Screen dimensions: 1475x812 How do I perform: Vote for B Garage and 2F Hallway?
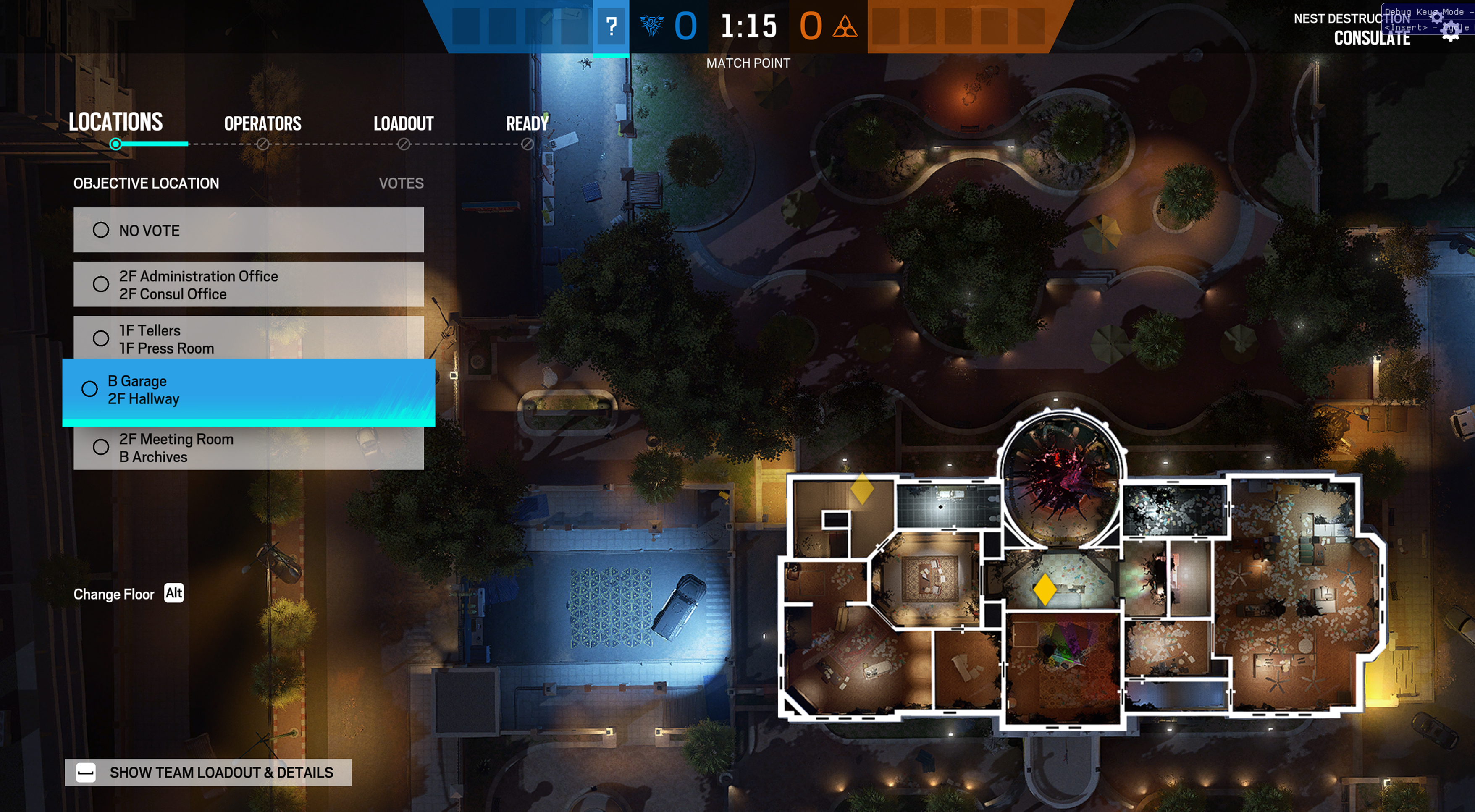click(x=248, y=390)
